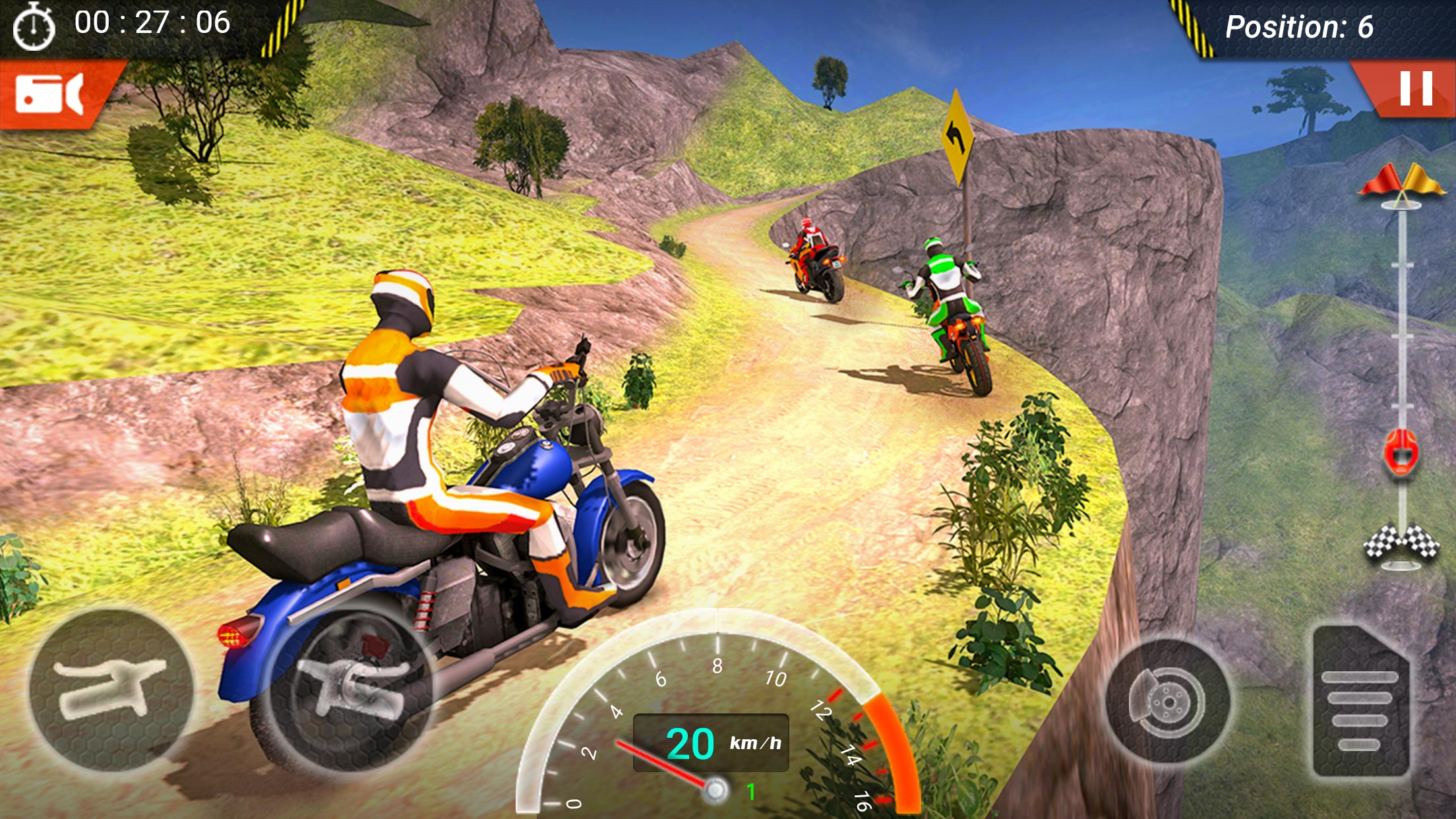
Task: Tap the steer-right handlebar control
Action: tap(351, 689)
